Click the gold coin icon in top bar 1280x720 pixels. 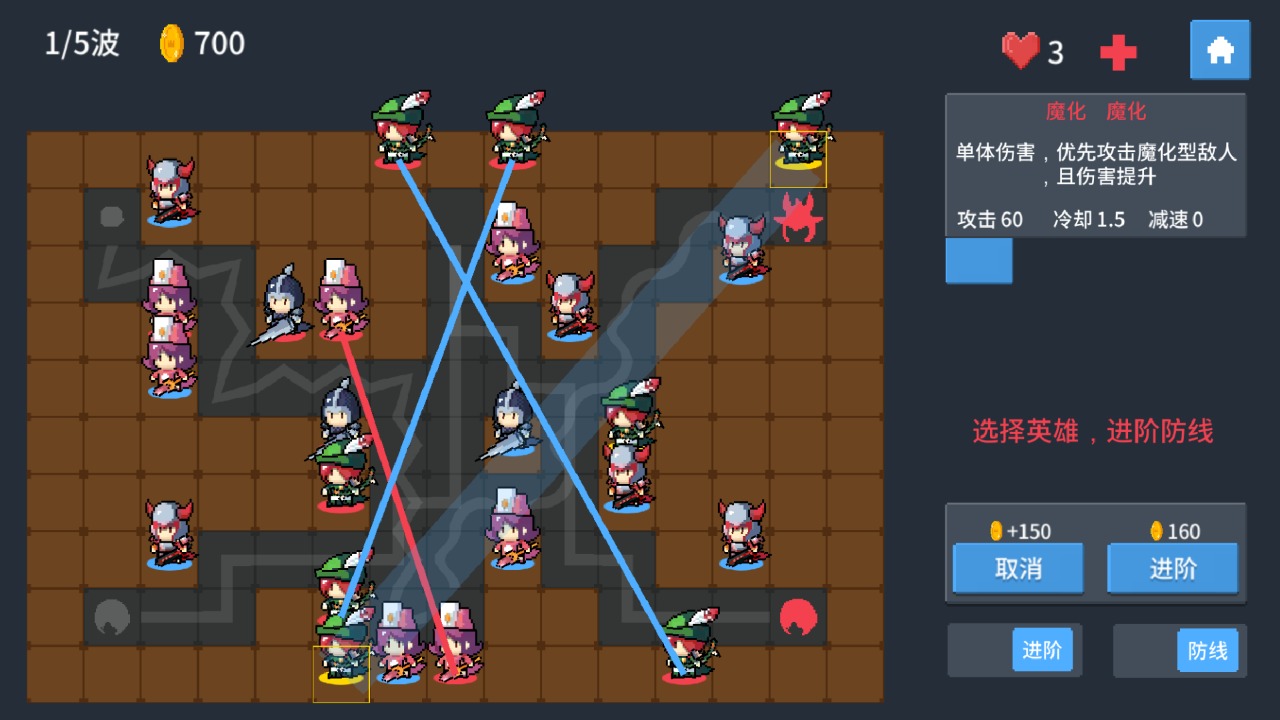[170, 44]
